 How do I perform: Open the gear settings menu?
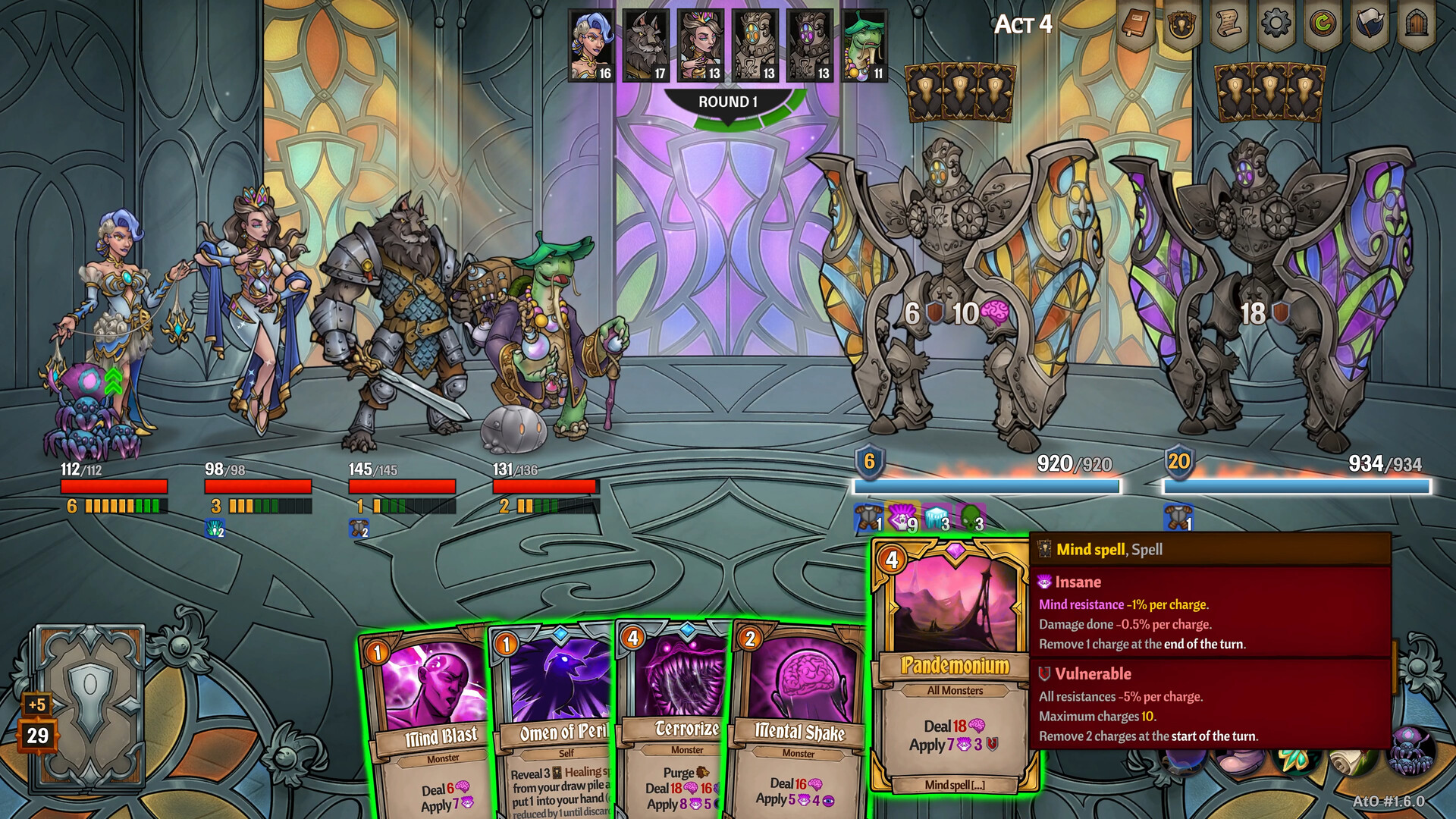tap(1276, 24)
